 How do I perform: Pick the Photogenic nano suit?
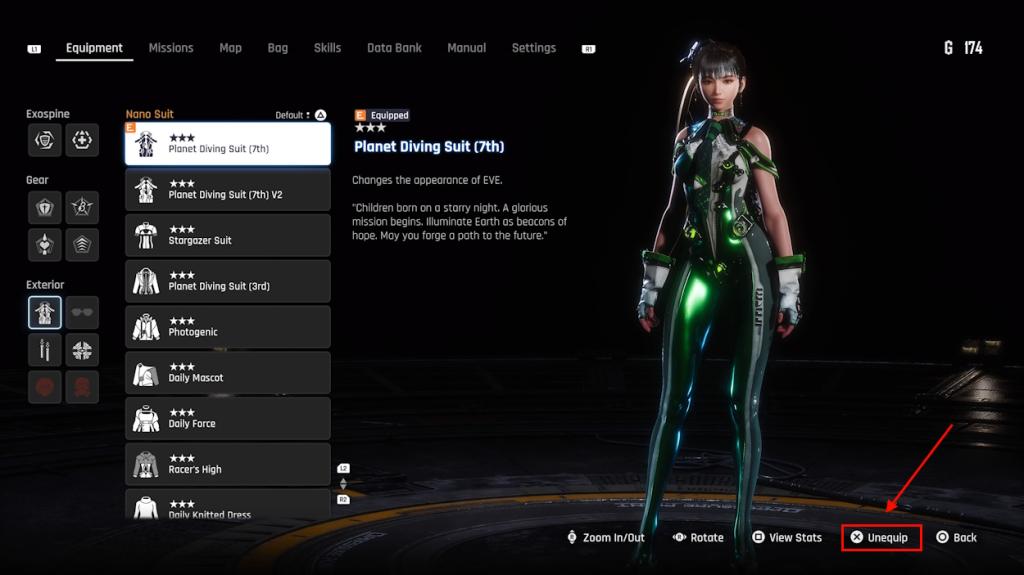pyautogui.click(x=228, y=327)
